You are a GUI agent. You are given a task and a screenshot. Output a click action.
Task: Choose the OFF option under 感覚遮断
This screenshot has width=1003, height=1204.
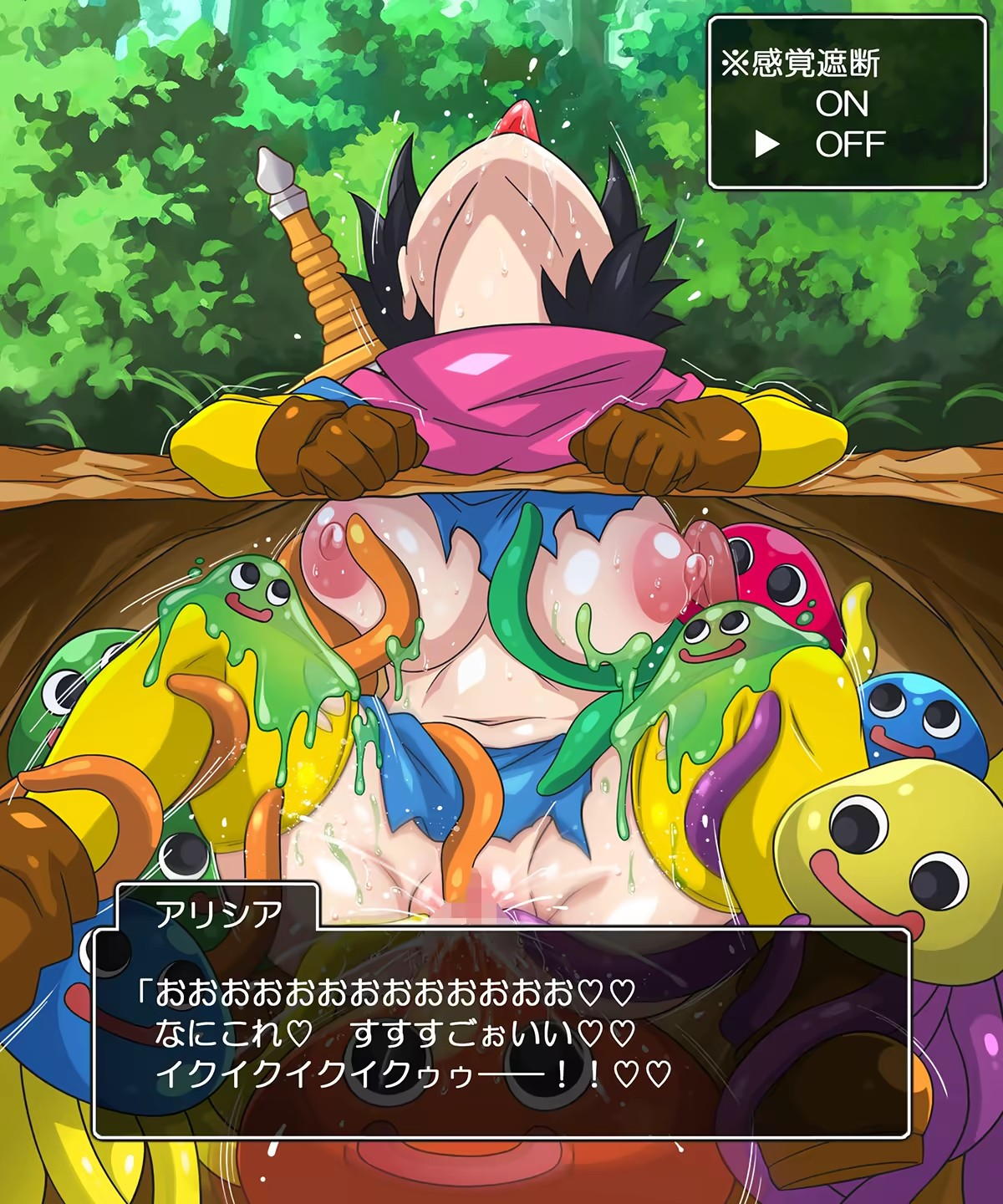point(850,145)
